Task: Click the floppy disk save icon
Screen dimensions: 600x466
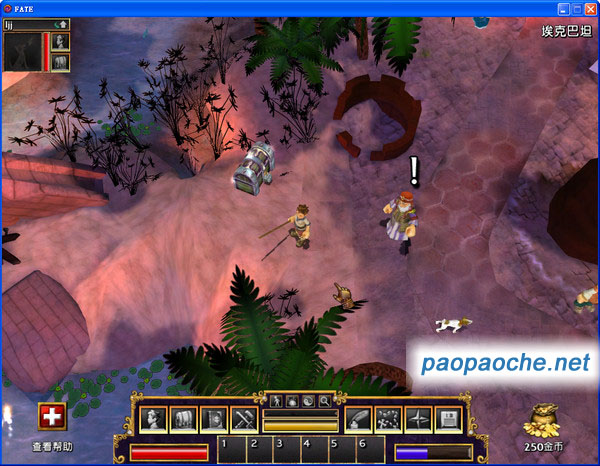Action: (448, 420)
